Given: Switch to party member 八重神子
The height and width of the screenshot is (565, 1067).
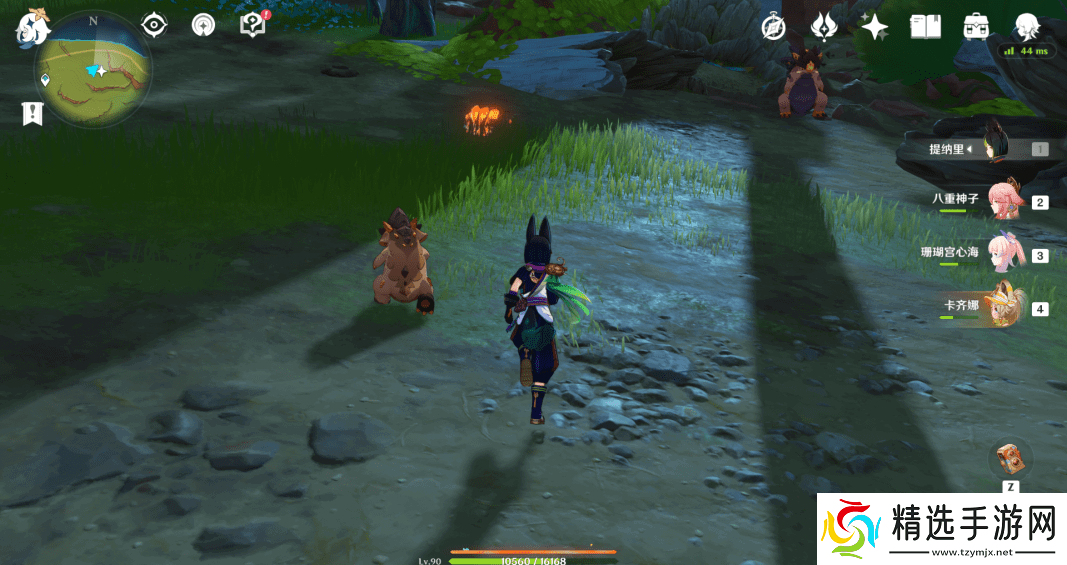Looking at the screenshot, I should [1003, 200].
